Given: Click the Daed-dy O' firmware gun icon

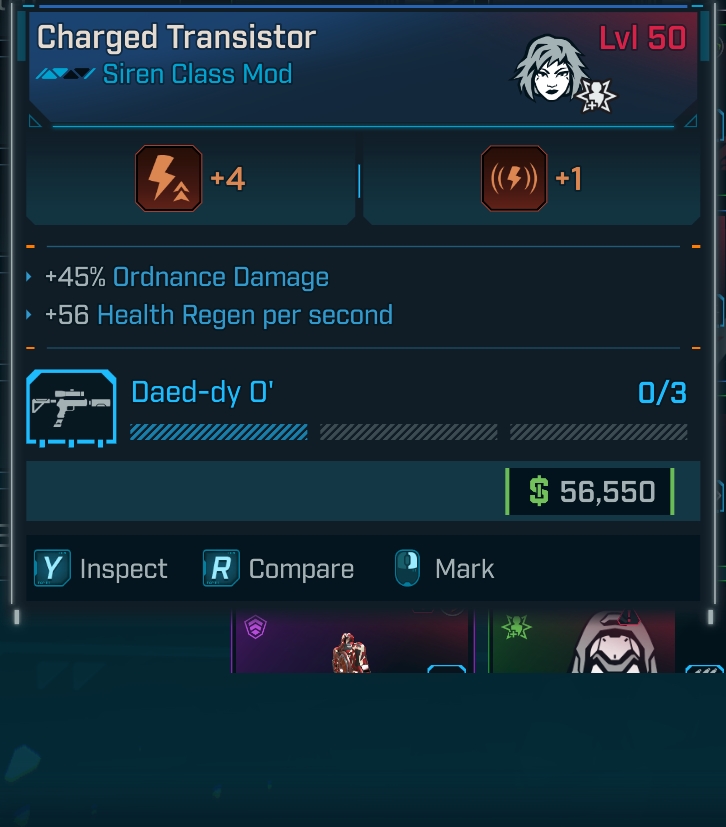Looking at the screenshot, I should (x=70, y=409).
